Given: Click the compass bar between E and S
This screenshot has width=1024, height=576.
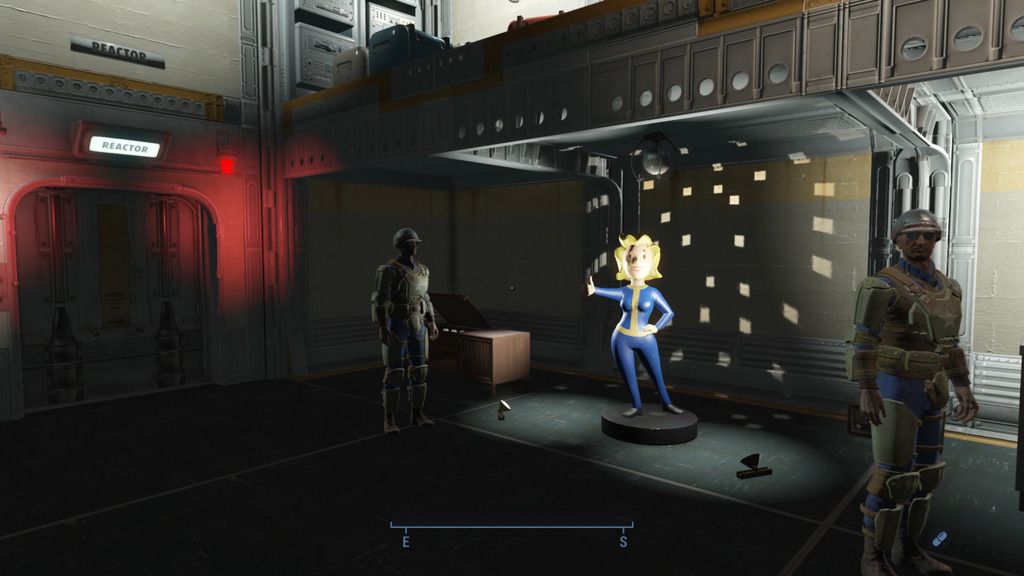Looking at the screenshot, I should 511,527.
